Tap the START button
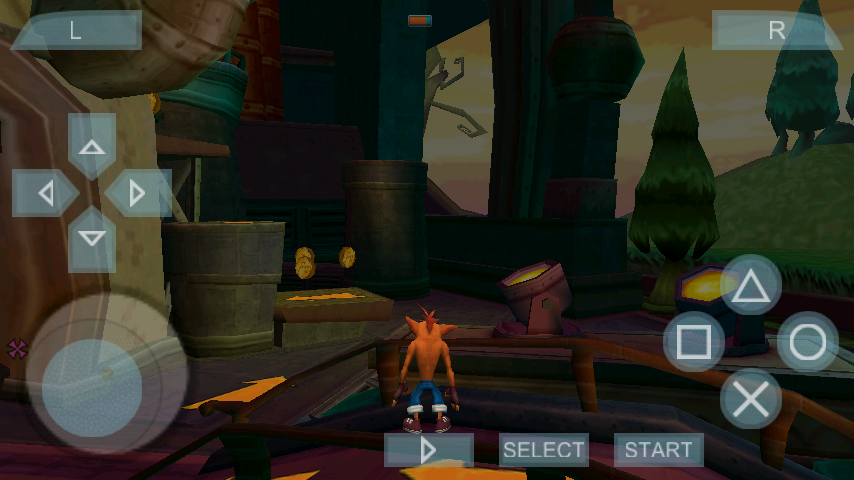The width and height of the screenshot is (854, 480). point(658,450)
